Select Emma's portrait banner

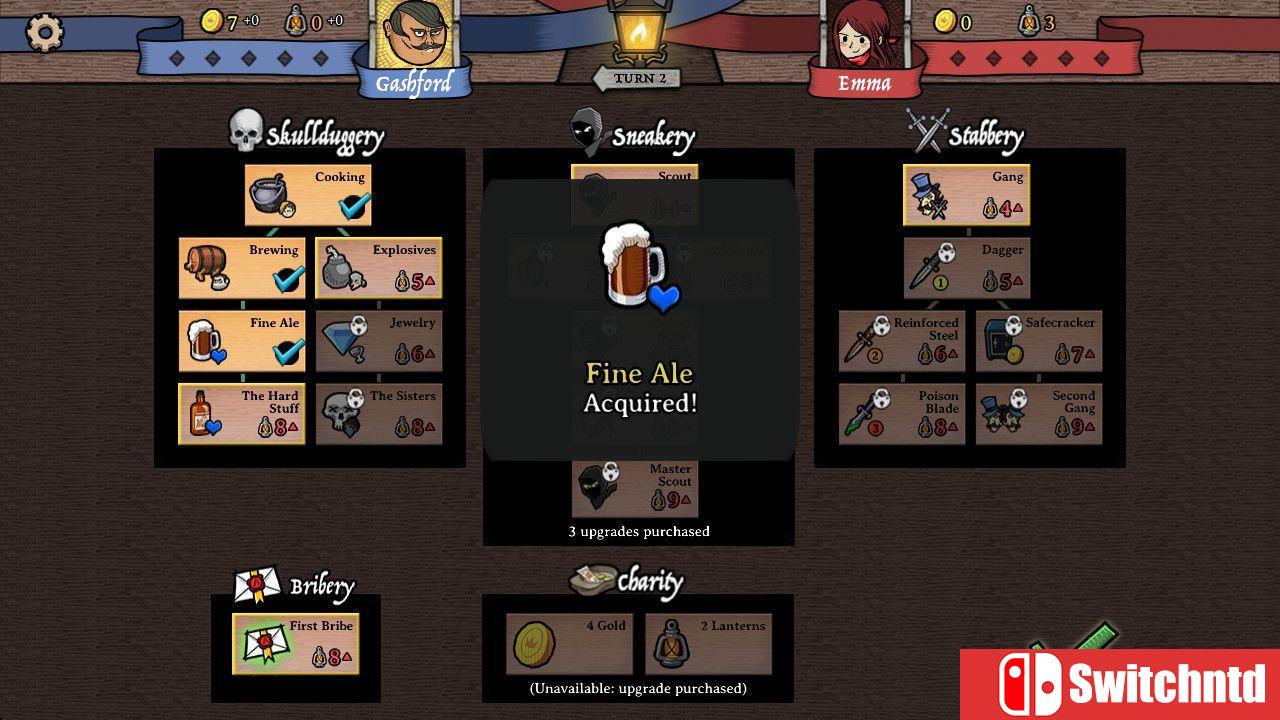coord(863,40)
